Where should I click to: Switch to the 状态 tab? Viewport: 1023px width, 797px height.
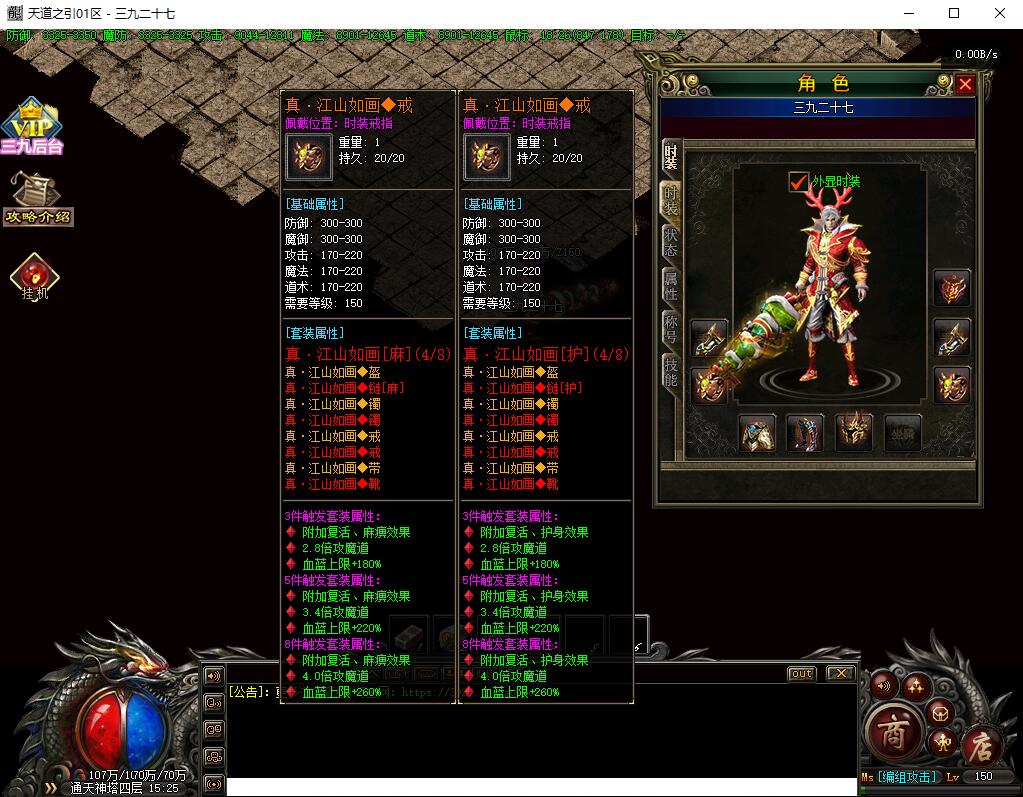point(670,243)
